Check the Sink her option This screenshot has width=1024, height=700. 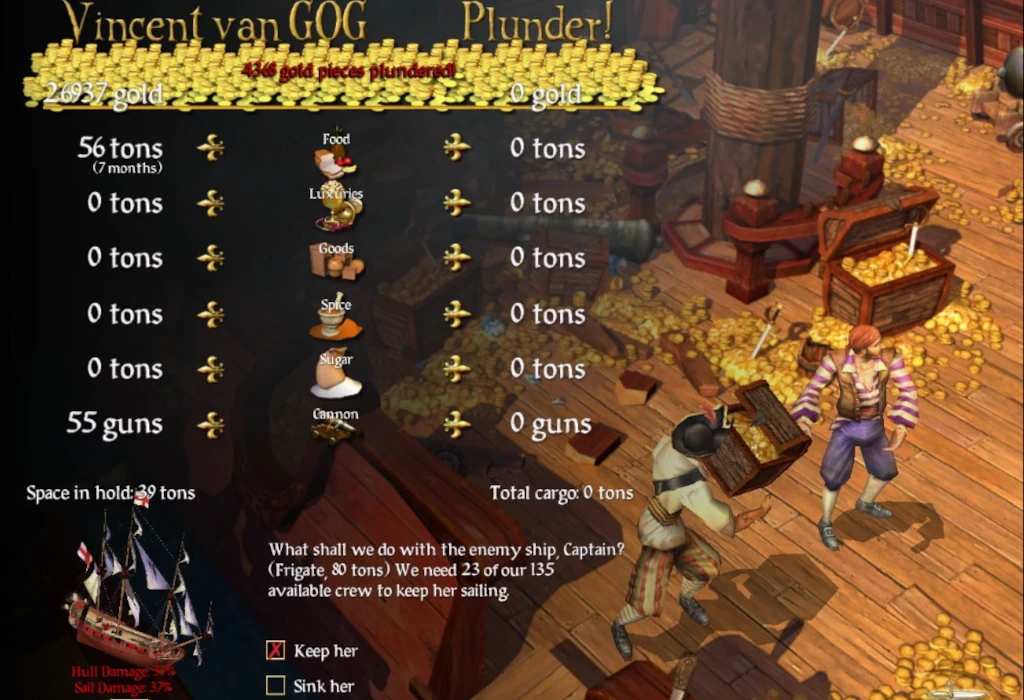click(276, 686)
